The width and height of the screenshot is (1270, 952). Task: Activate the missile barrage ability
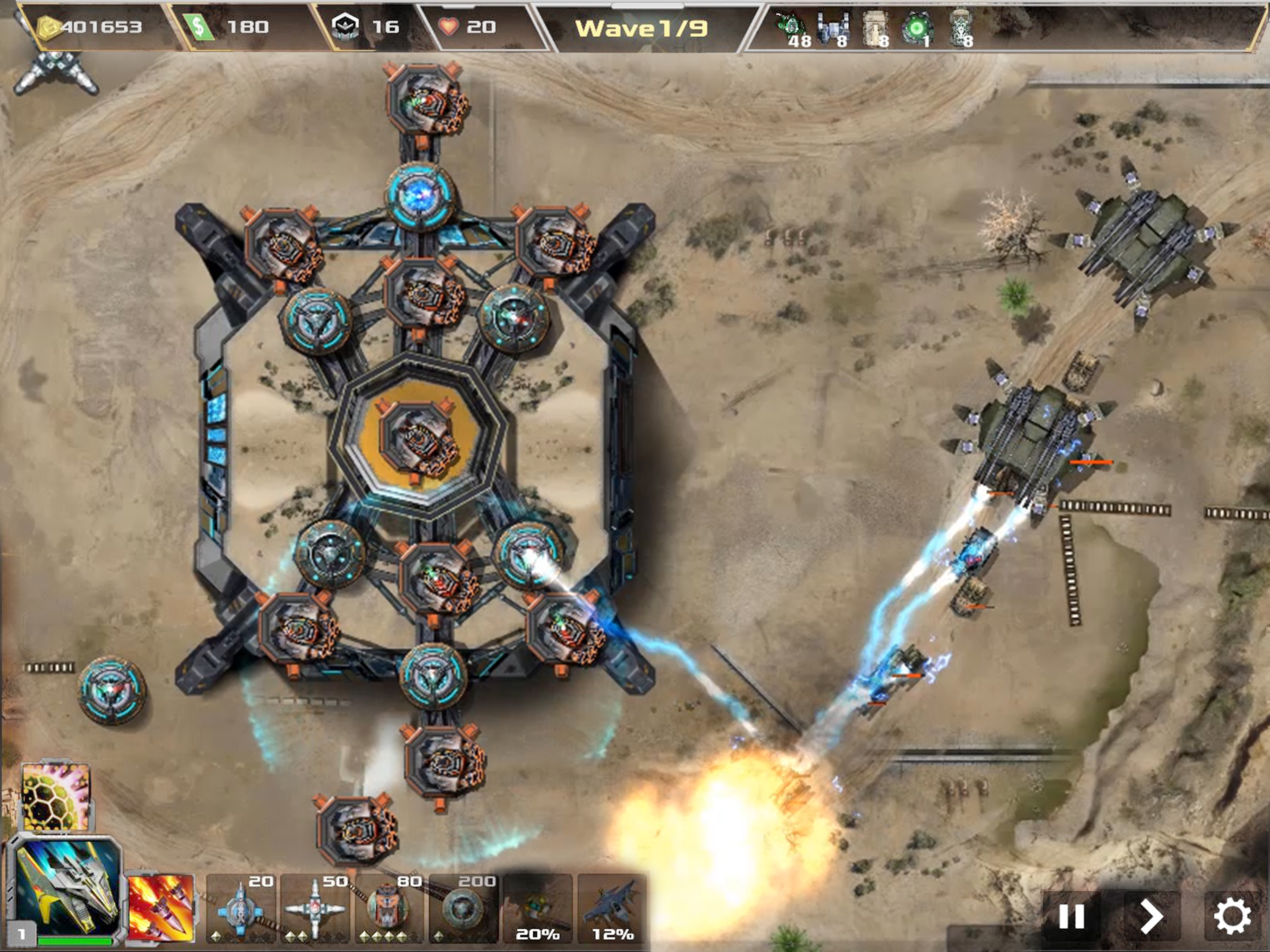[x=161, y=907]
